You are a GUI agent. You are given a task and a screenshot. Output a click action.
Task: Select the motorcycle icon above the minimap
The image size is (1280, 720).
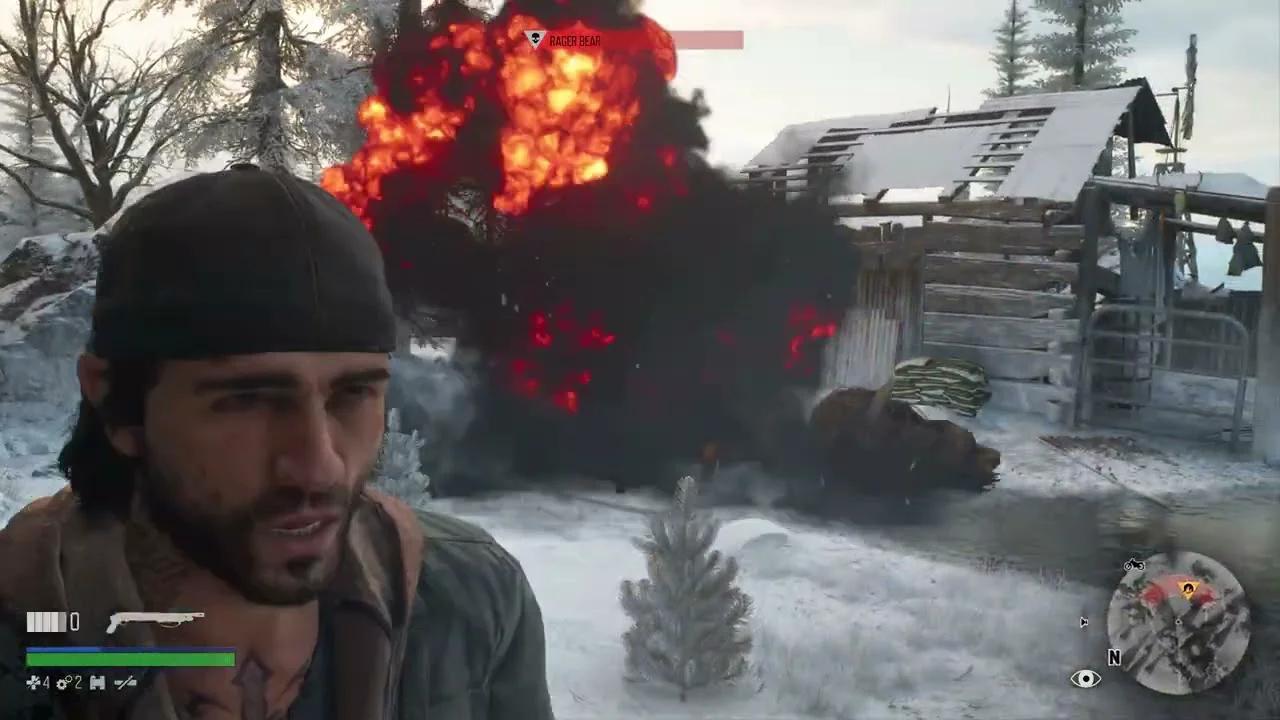coord(1134,565)
